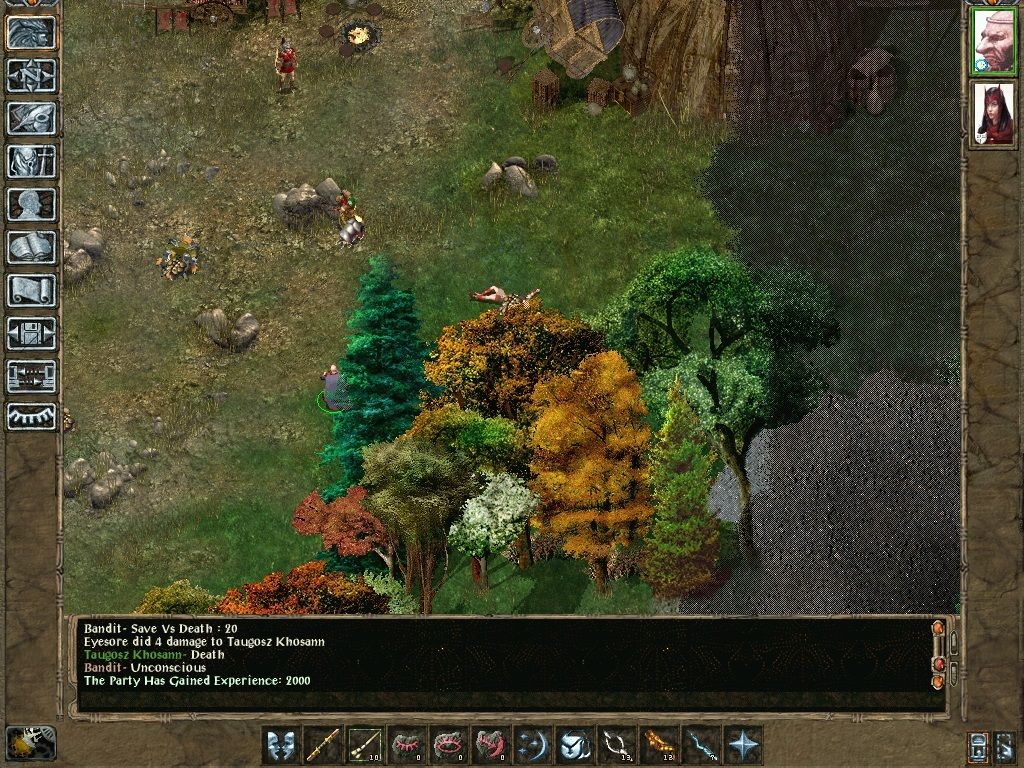Open the priest scroll with the scroll icon
Image resolution: width=1024 pixels, height=768 pixels.
(x=31, y=290)
